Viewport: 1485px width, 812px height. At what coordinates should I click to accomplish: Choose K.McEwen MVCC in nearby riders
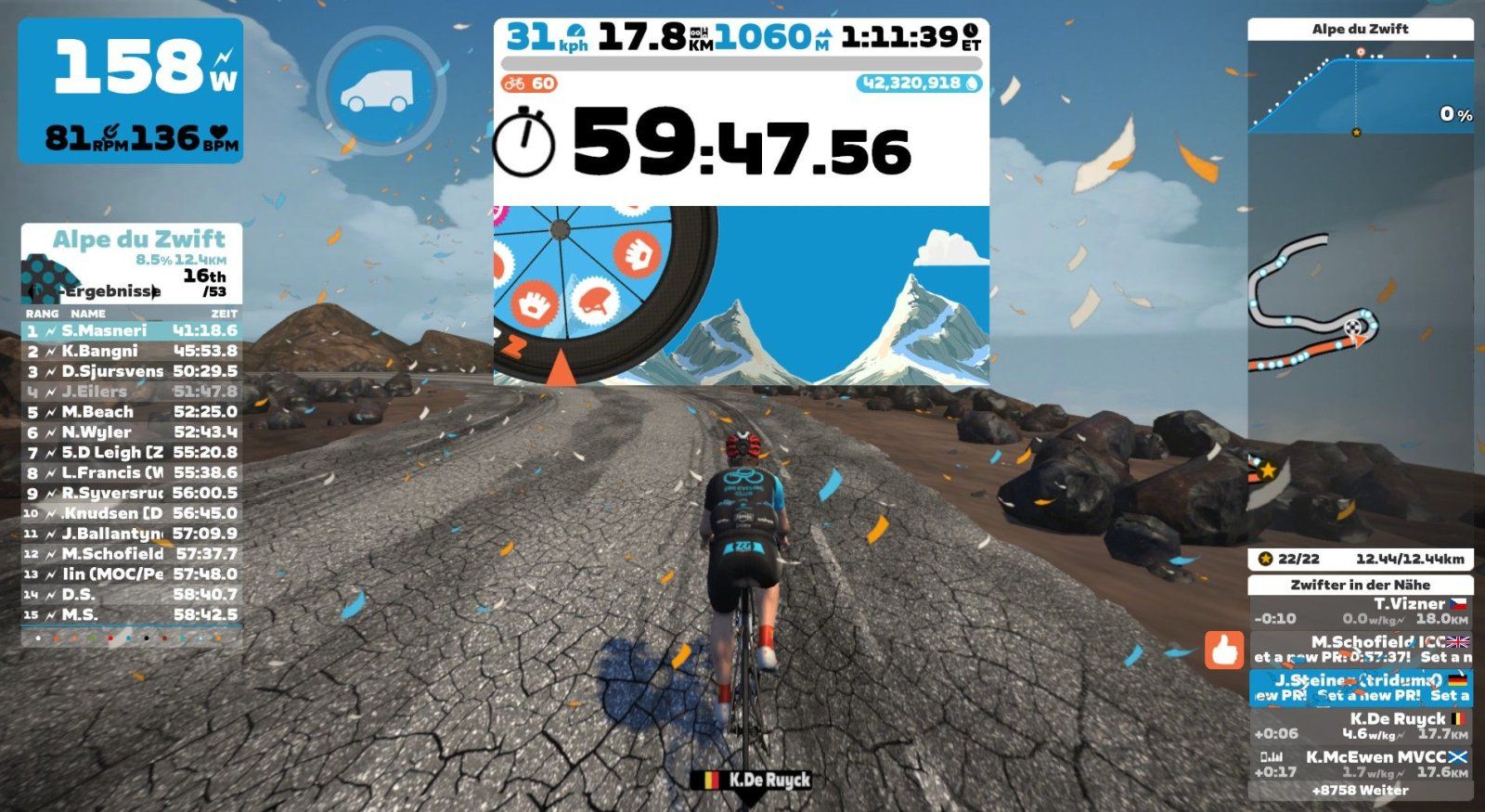[1361, 764]
